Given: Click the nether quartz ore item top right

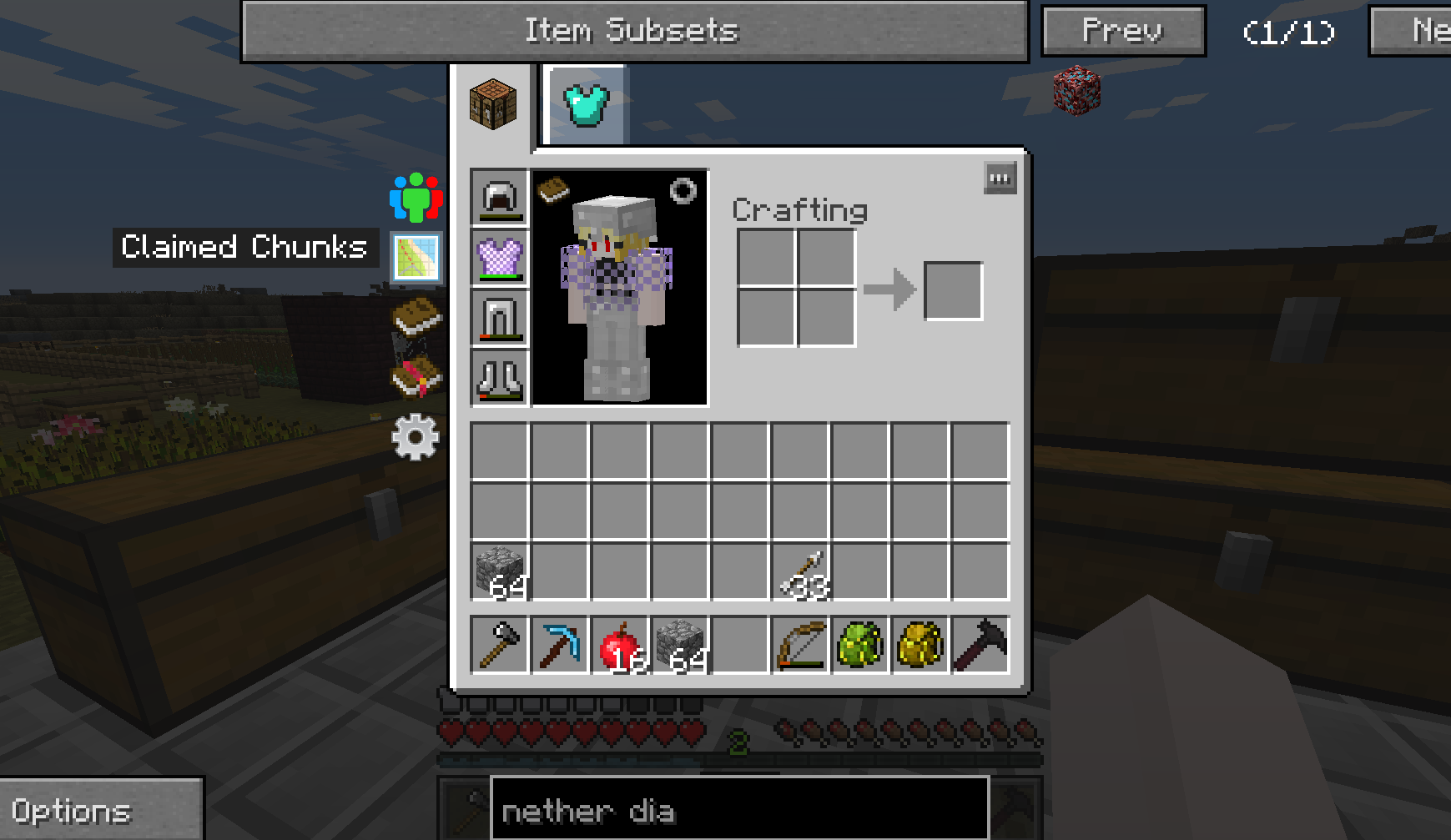Looking at the screenshot, I should click(x=1077, y=92).
